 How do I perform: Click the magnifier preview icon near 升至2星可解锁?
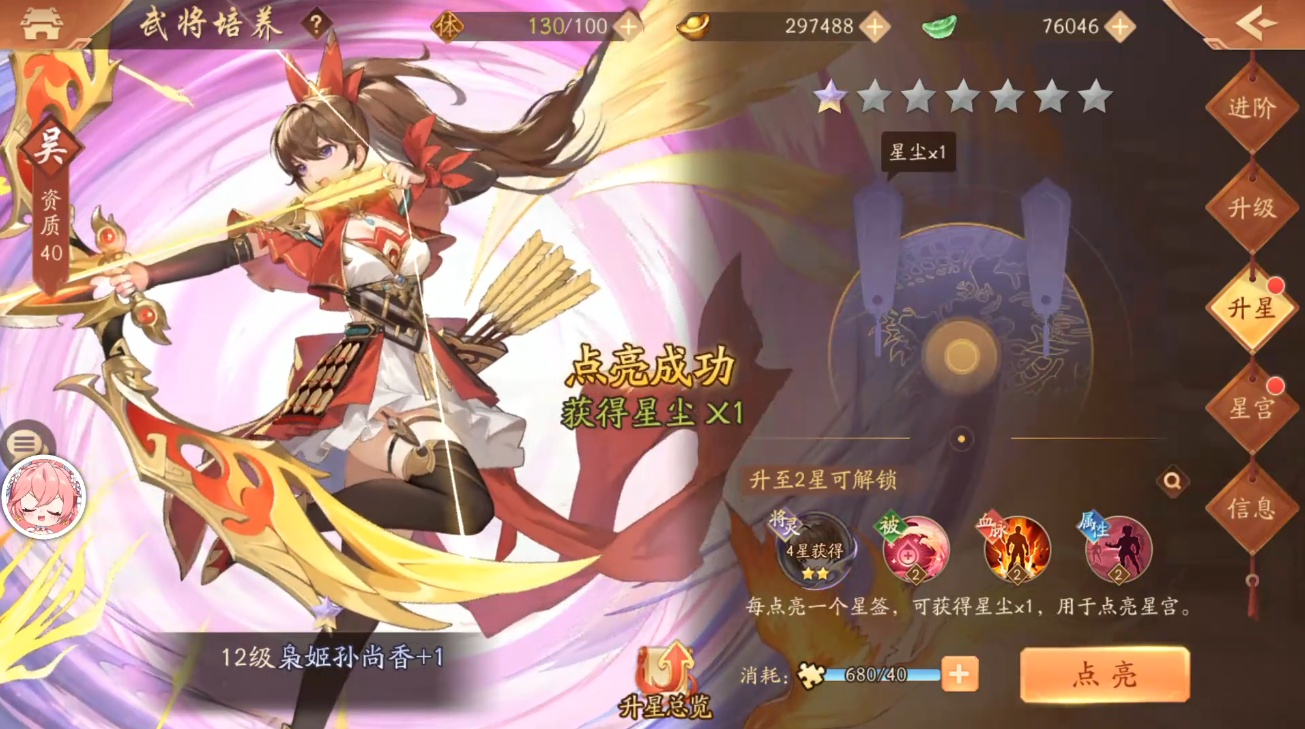1171,480
